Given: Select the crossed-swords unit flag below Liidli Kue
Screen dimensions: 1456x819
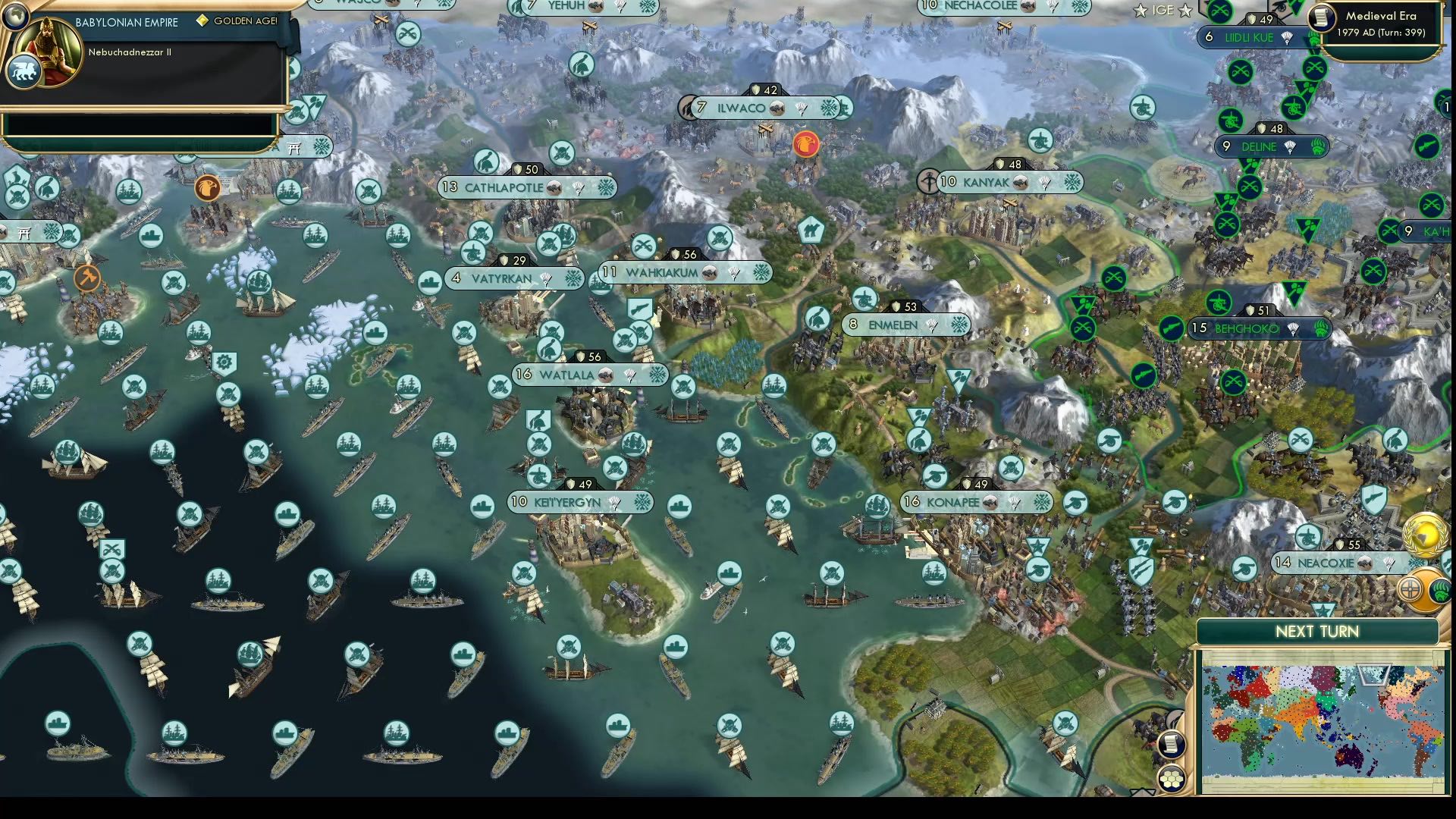Looking at the screenshot, I should 1239,70.
